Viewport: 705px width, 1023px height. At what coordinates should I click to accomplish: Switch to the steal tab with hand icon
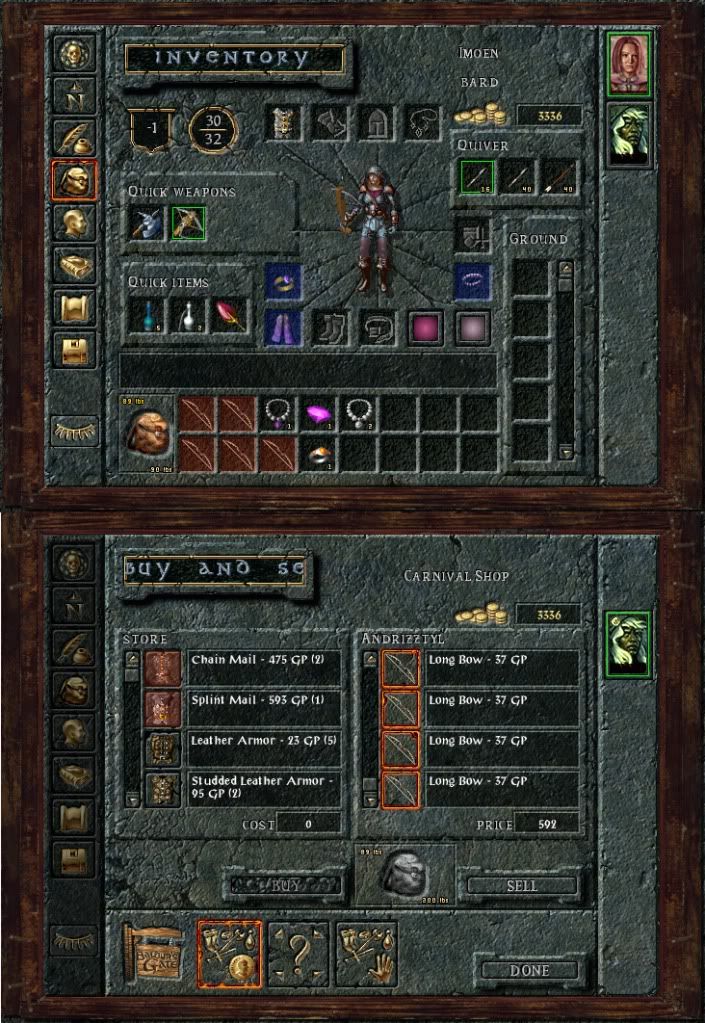(366, 955)
